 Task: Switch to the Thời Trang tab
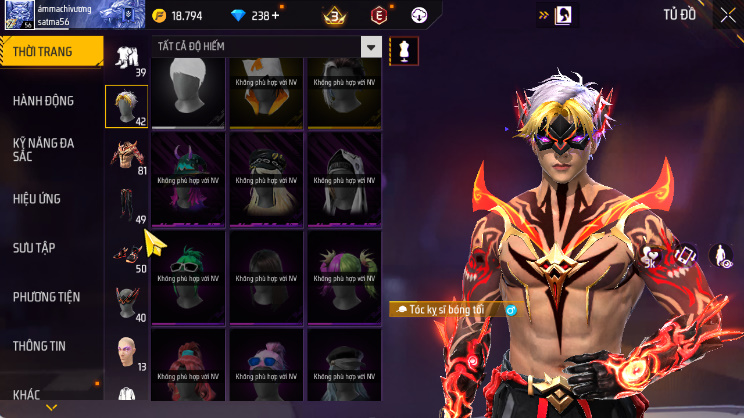[x=50, y=52]
